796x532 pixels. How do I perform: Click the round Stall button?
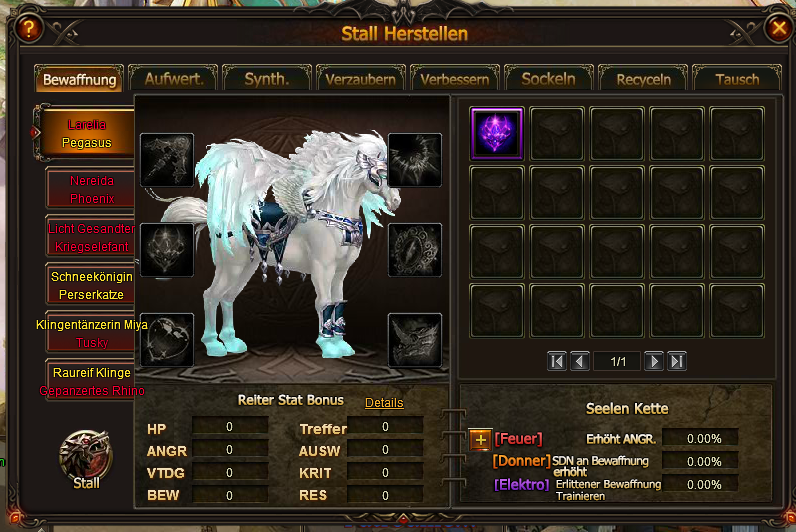coord(86,457)
